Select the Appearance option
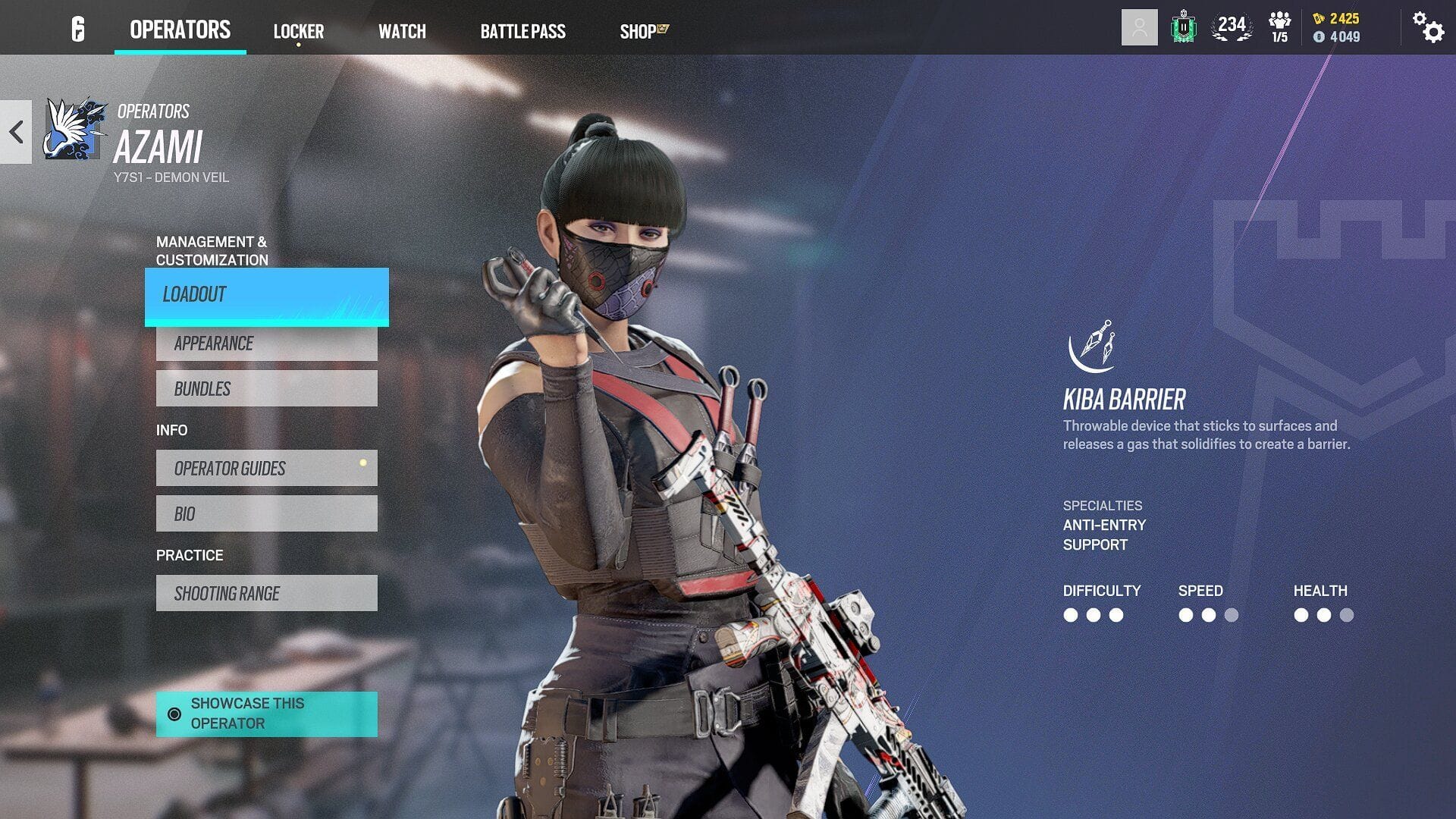Viewport: 1456px width, 819px height. (x=265, y=344)
